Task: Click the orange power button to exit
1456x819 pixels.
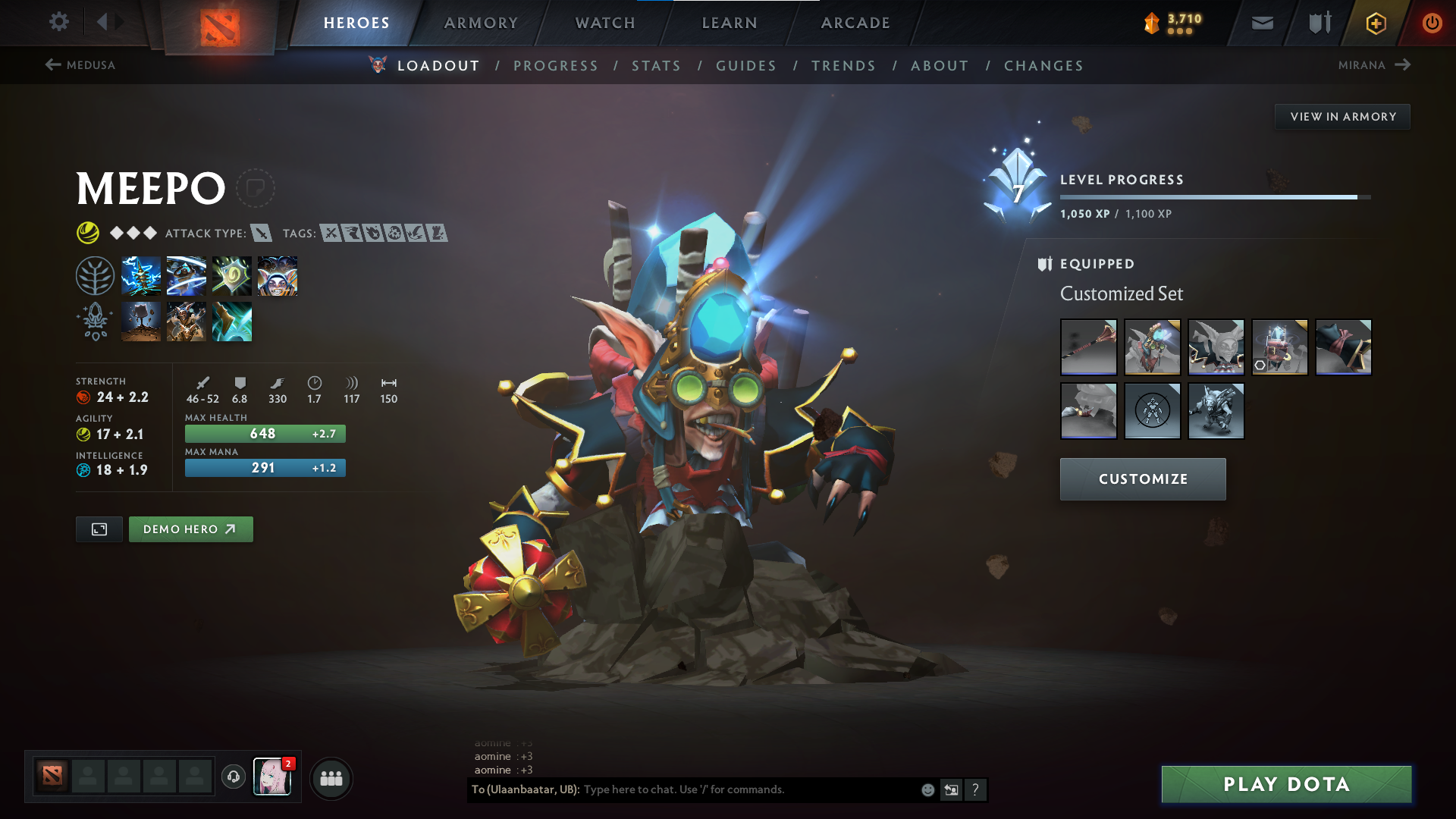Action: tap(1432, 23)
